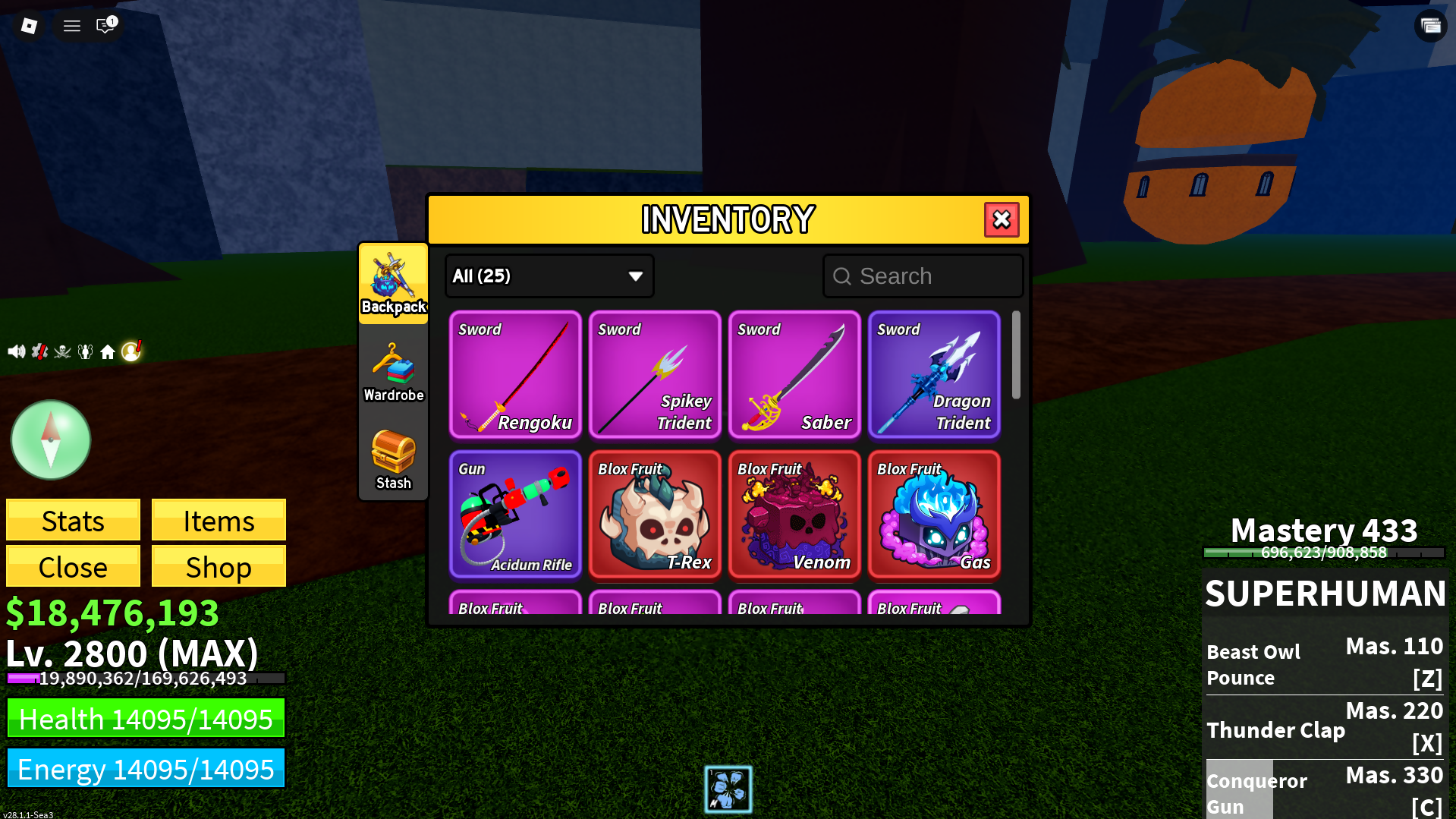
Task: Expand the Roblox hamburger menu
Action: (71, 25)
